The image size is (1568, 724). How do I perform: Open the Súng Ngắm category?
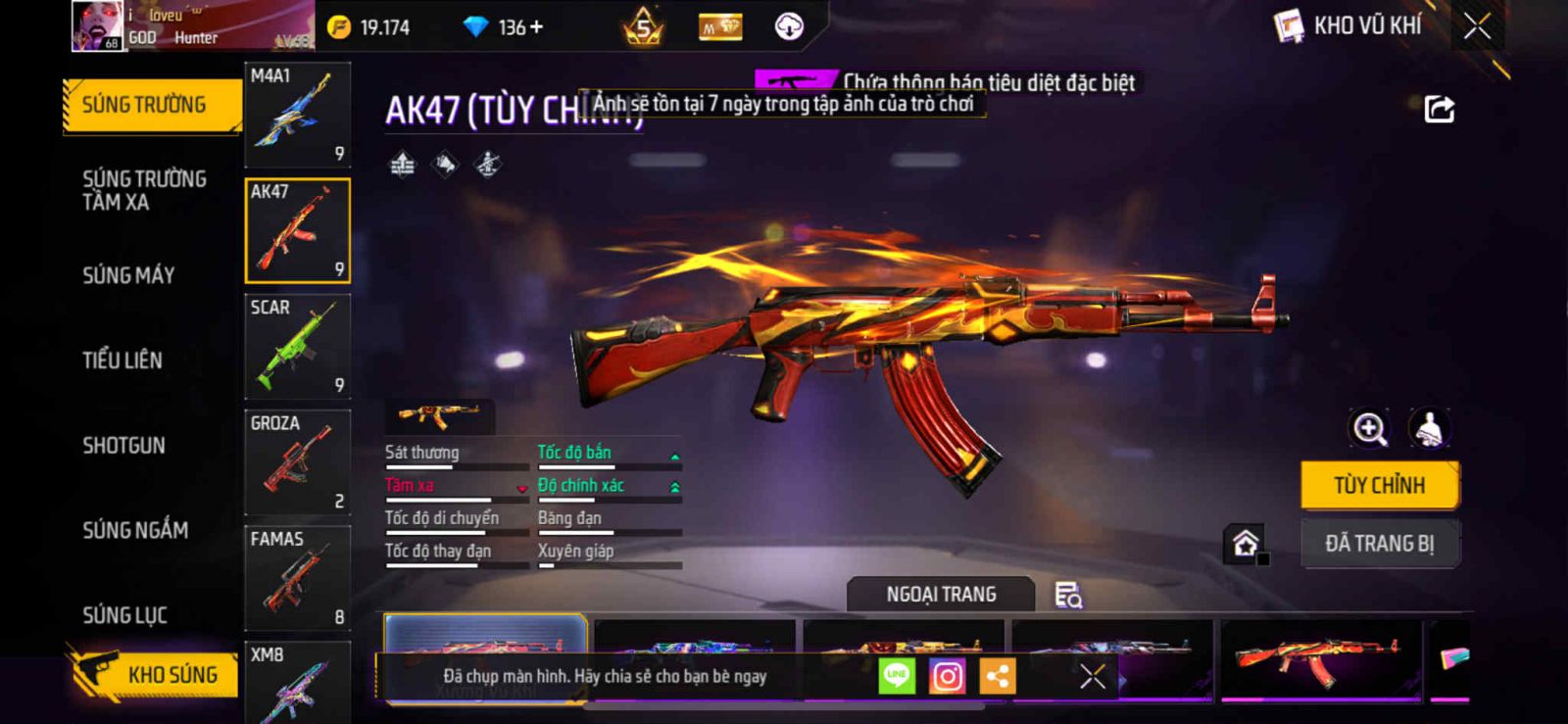[x=135, y=530]
